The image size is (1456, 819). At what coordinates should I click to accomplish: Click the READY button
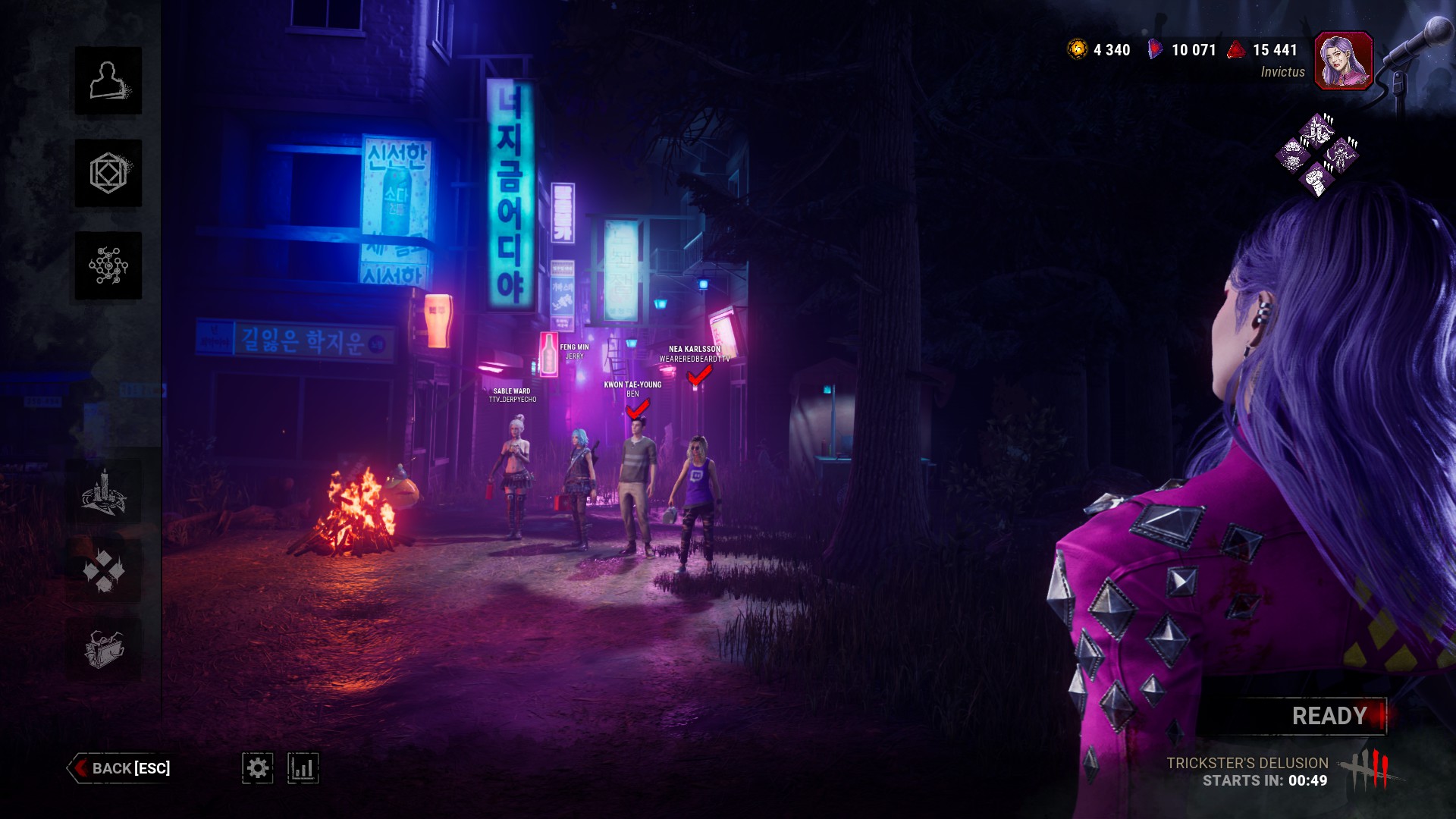tap(1328, 716)
